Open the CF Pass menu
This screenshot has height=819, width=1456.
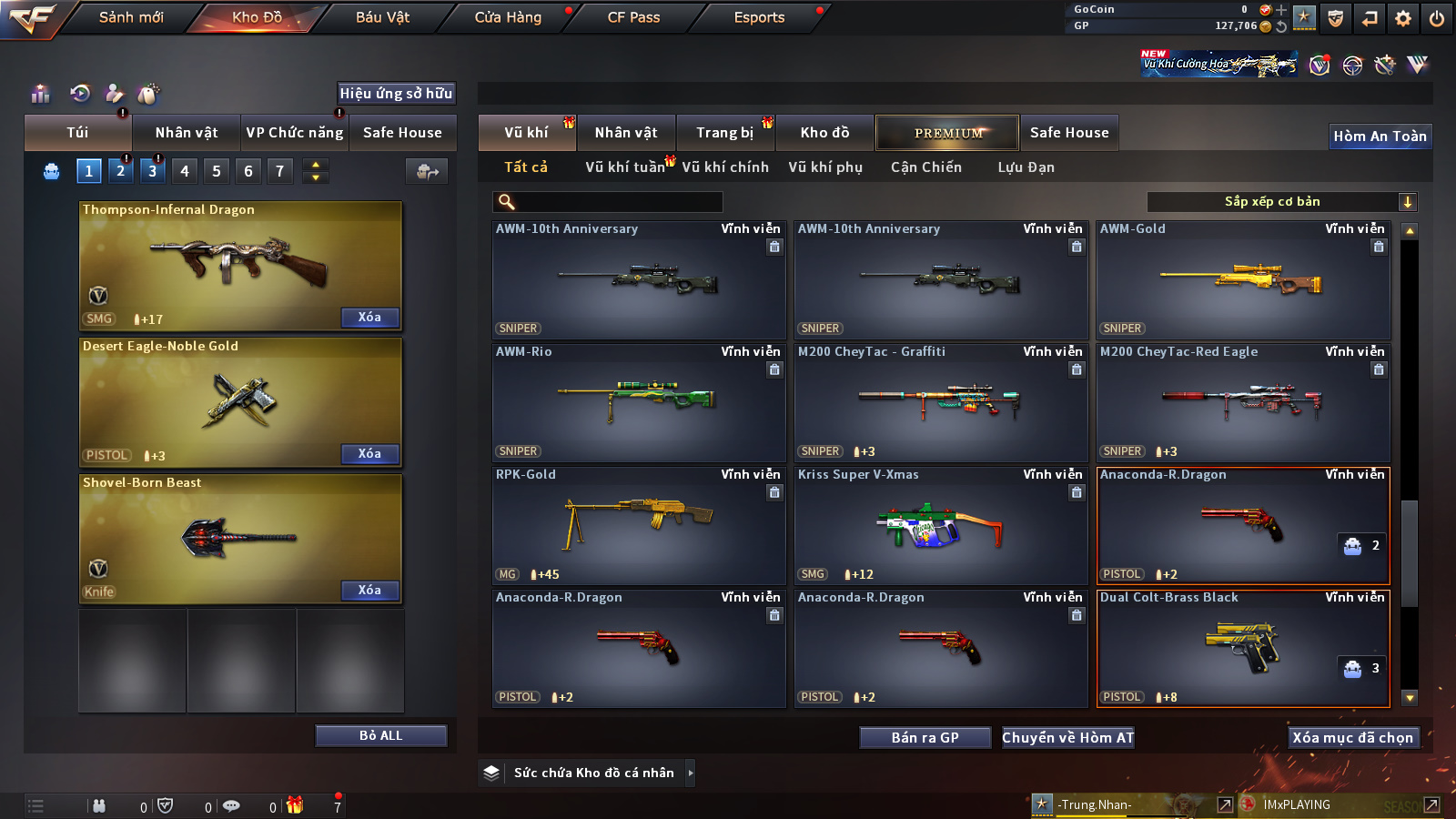point(633,17)
